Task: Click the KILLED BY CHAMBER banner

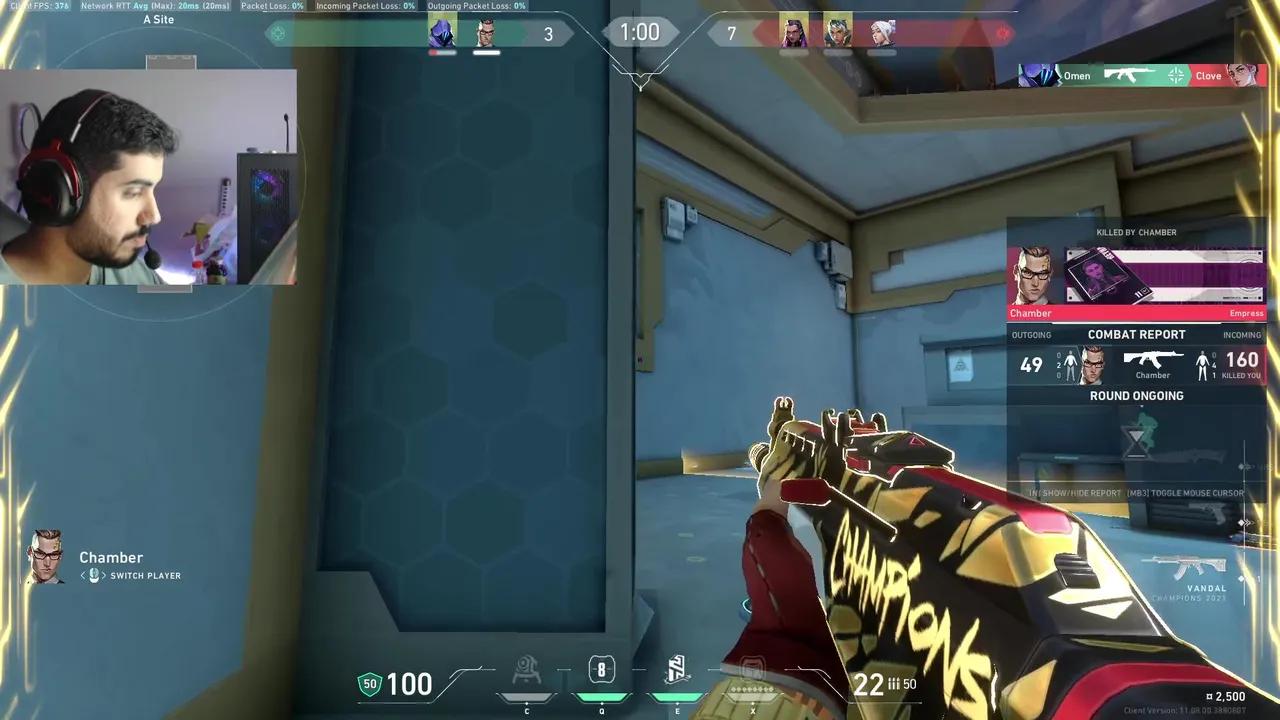Action: pyautogui.click(x=1136, y=232)
